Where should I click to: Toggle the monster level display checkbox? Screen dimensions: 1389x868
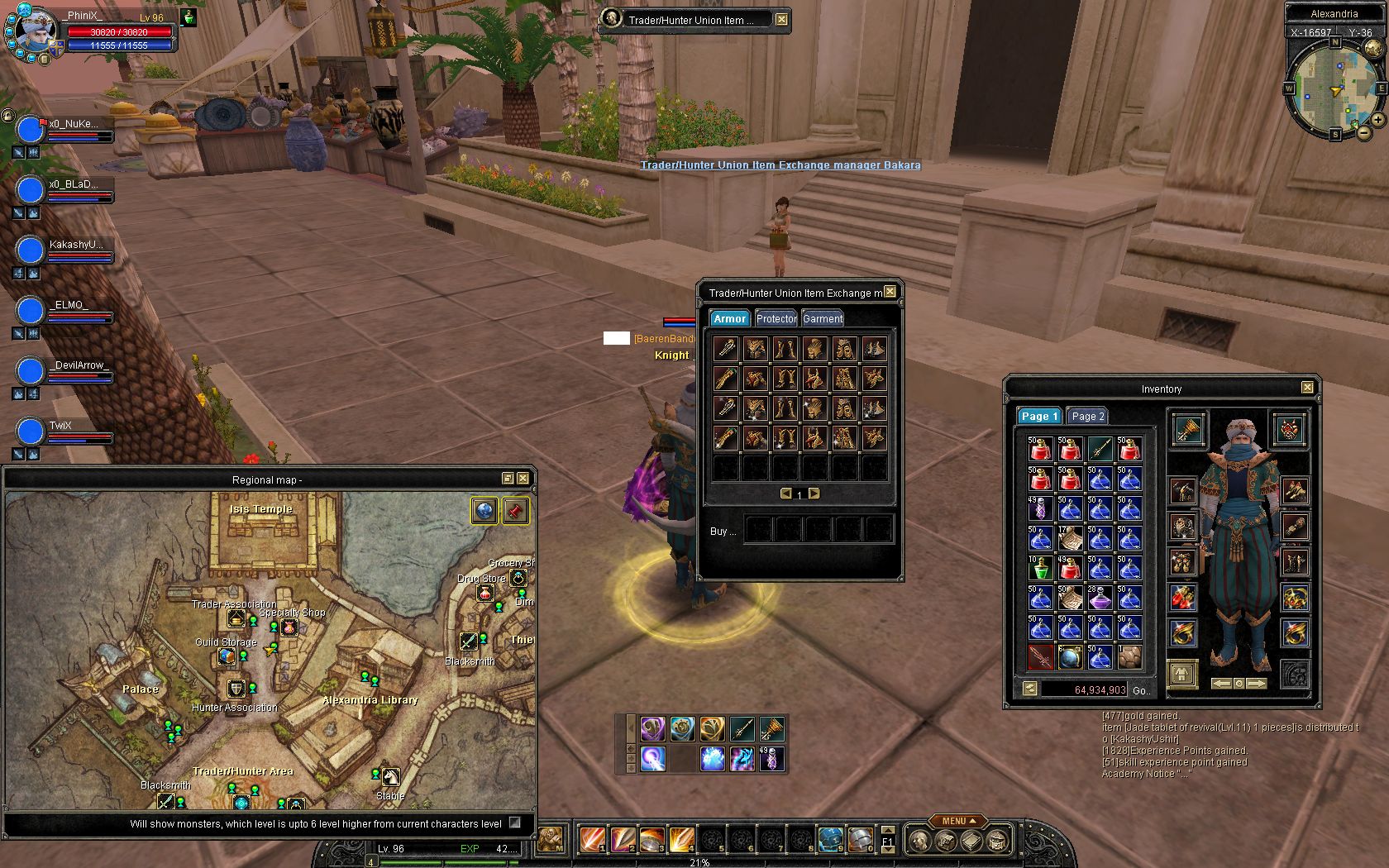(x=515, y=823)
